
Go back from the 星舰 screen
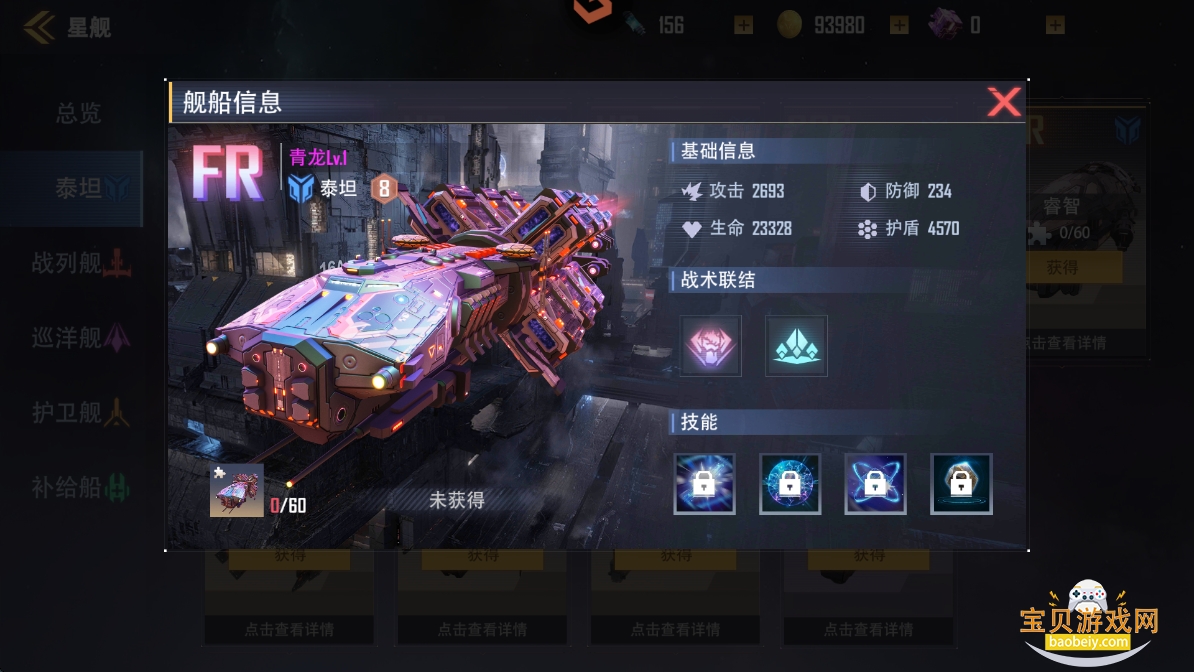click(40, 27)
